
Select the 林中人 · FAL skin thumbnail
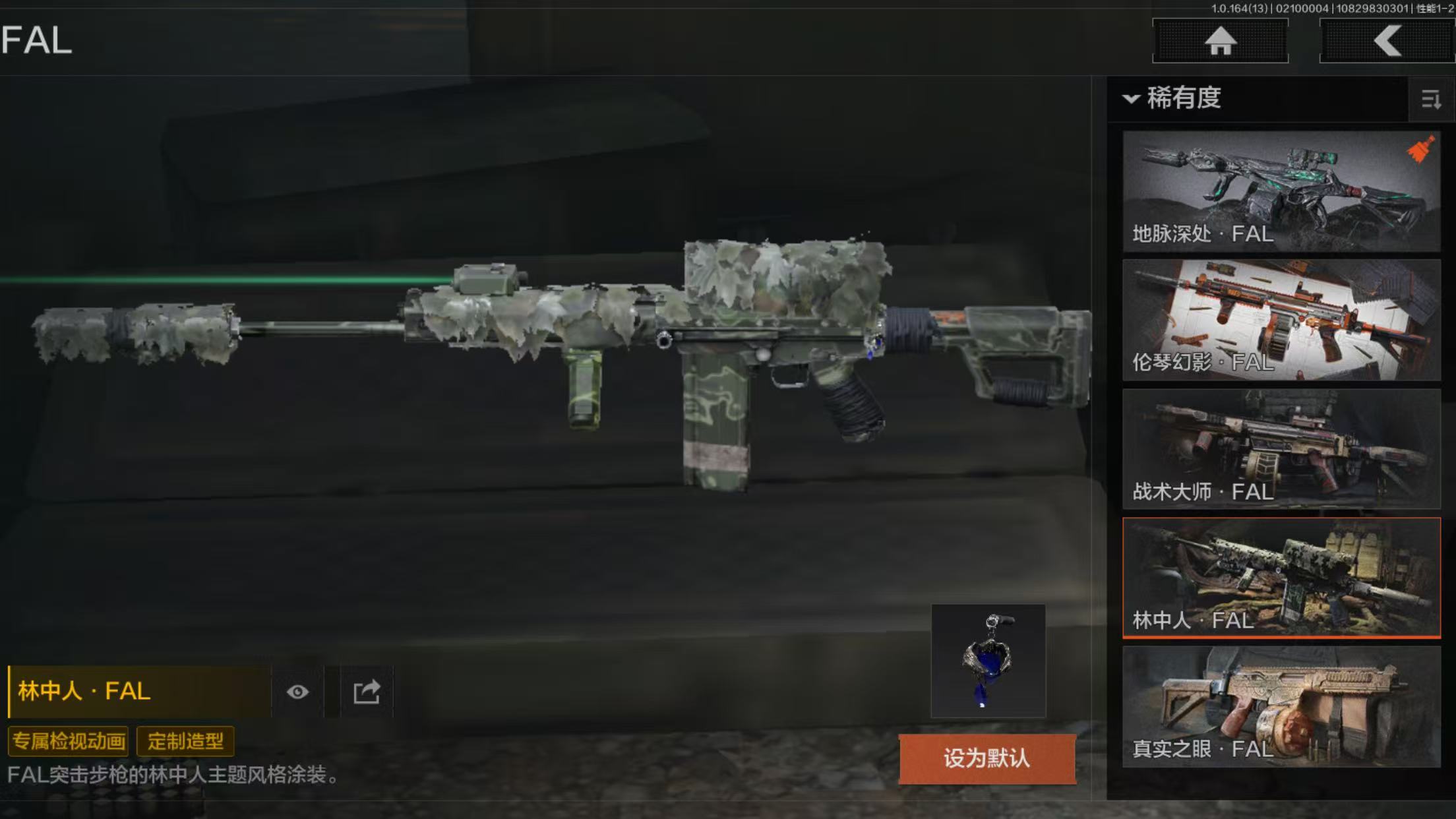pos(1281,578)
